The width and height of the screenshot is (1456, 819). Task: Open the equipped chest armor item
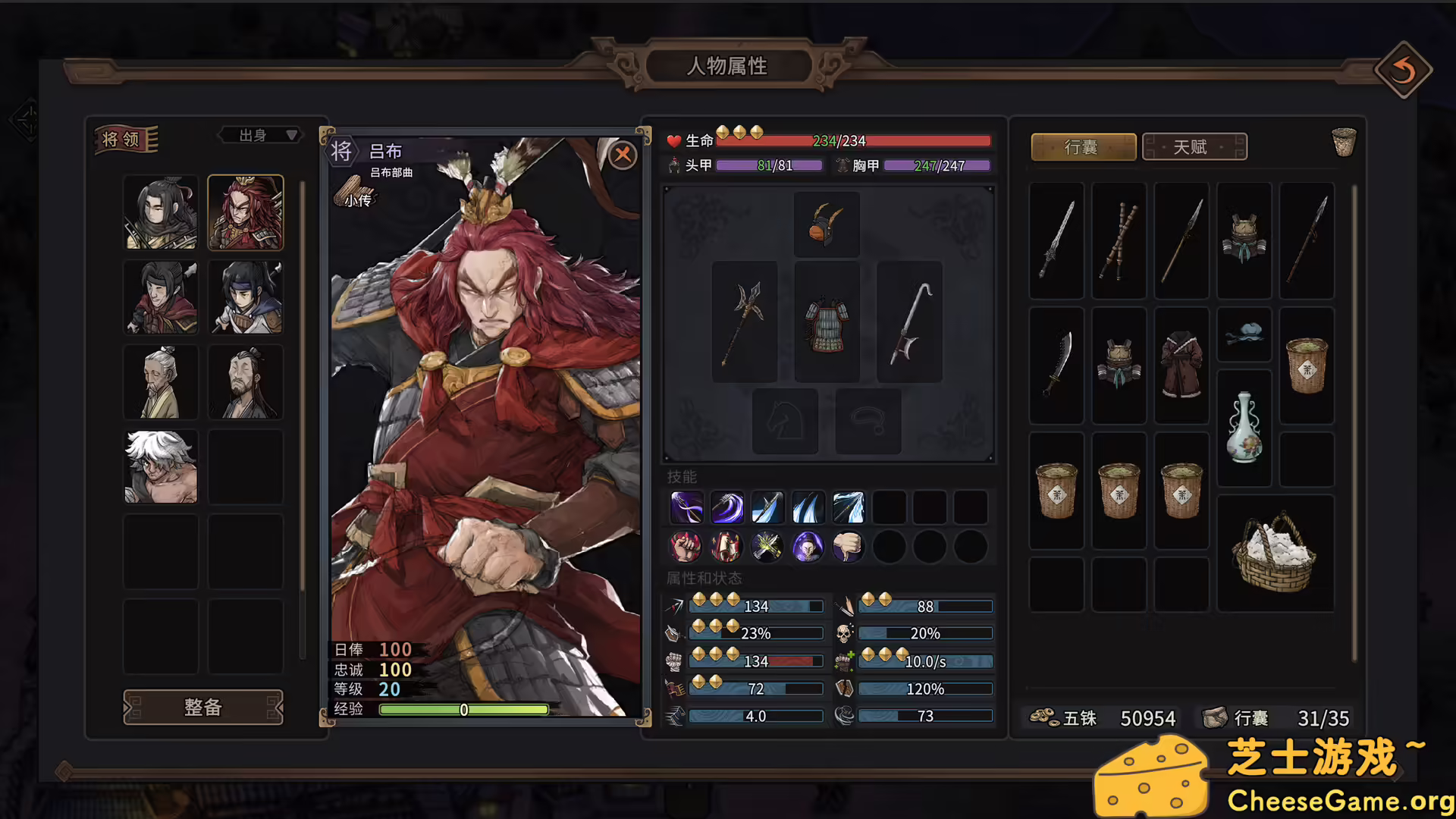pyautogui.click(x=826, y=321)
